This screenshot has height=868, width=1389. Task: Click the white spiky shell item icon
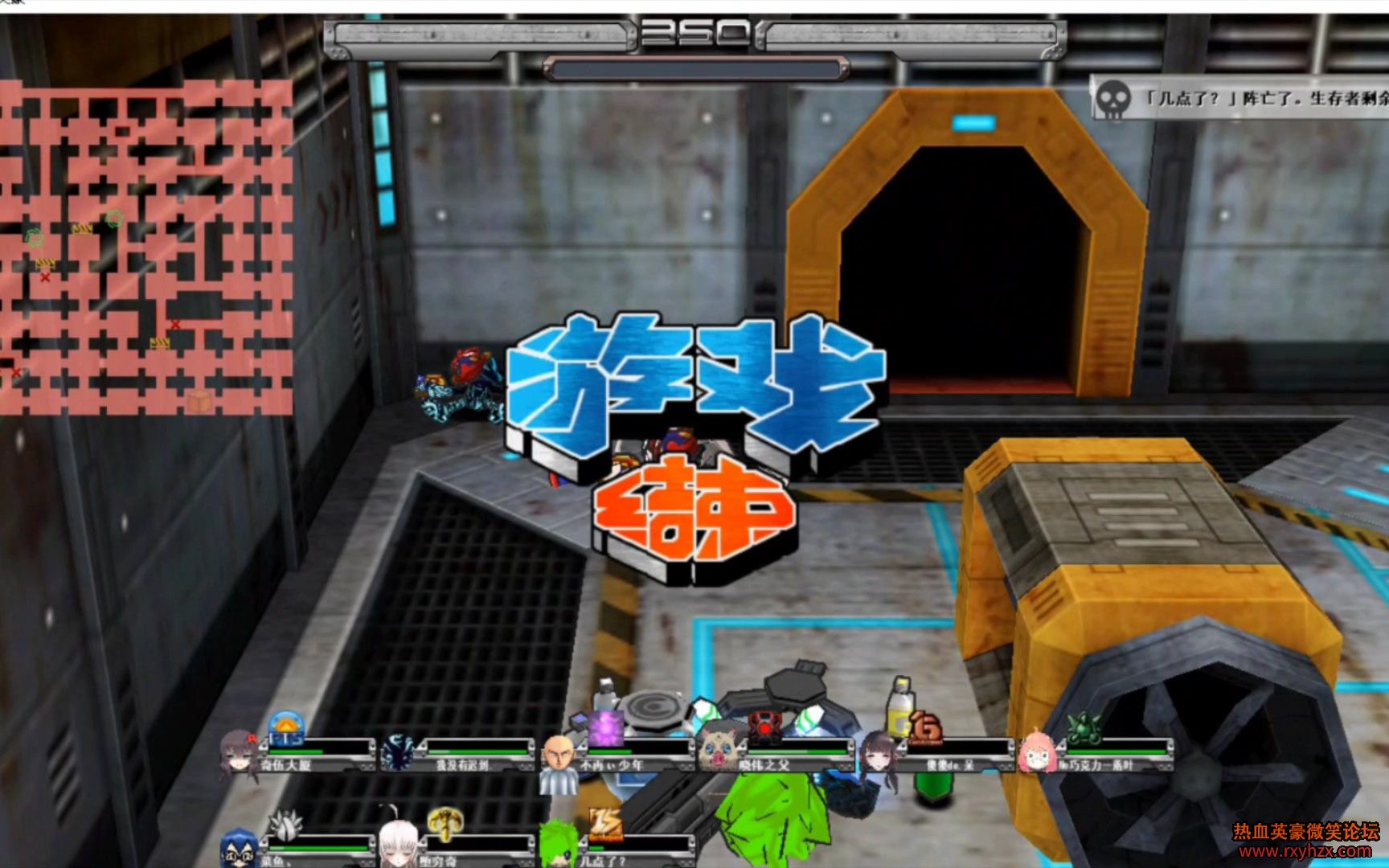pyautogui.click(x=285, y=825)
